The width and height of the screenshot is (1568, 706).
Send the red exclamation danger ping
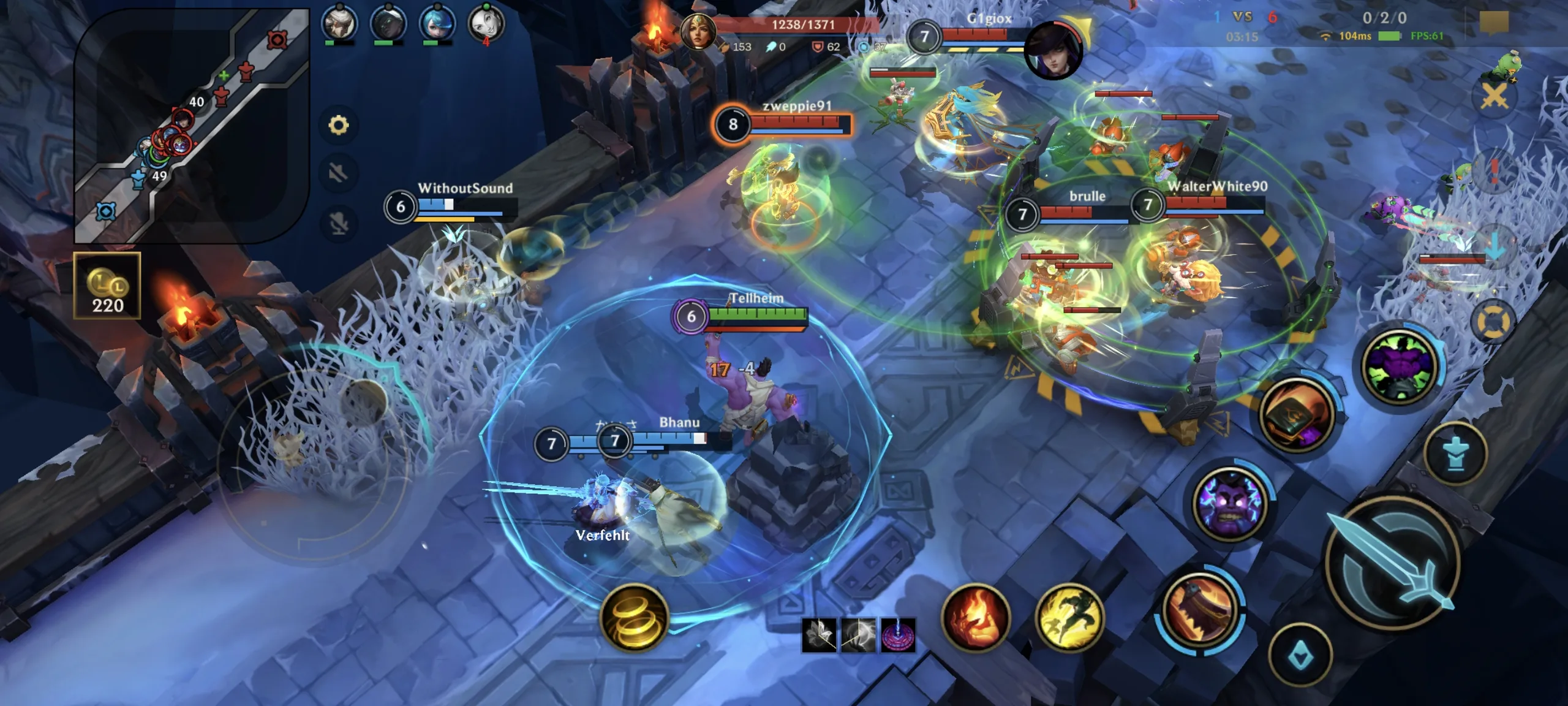click(x=1494, y=172)
